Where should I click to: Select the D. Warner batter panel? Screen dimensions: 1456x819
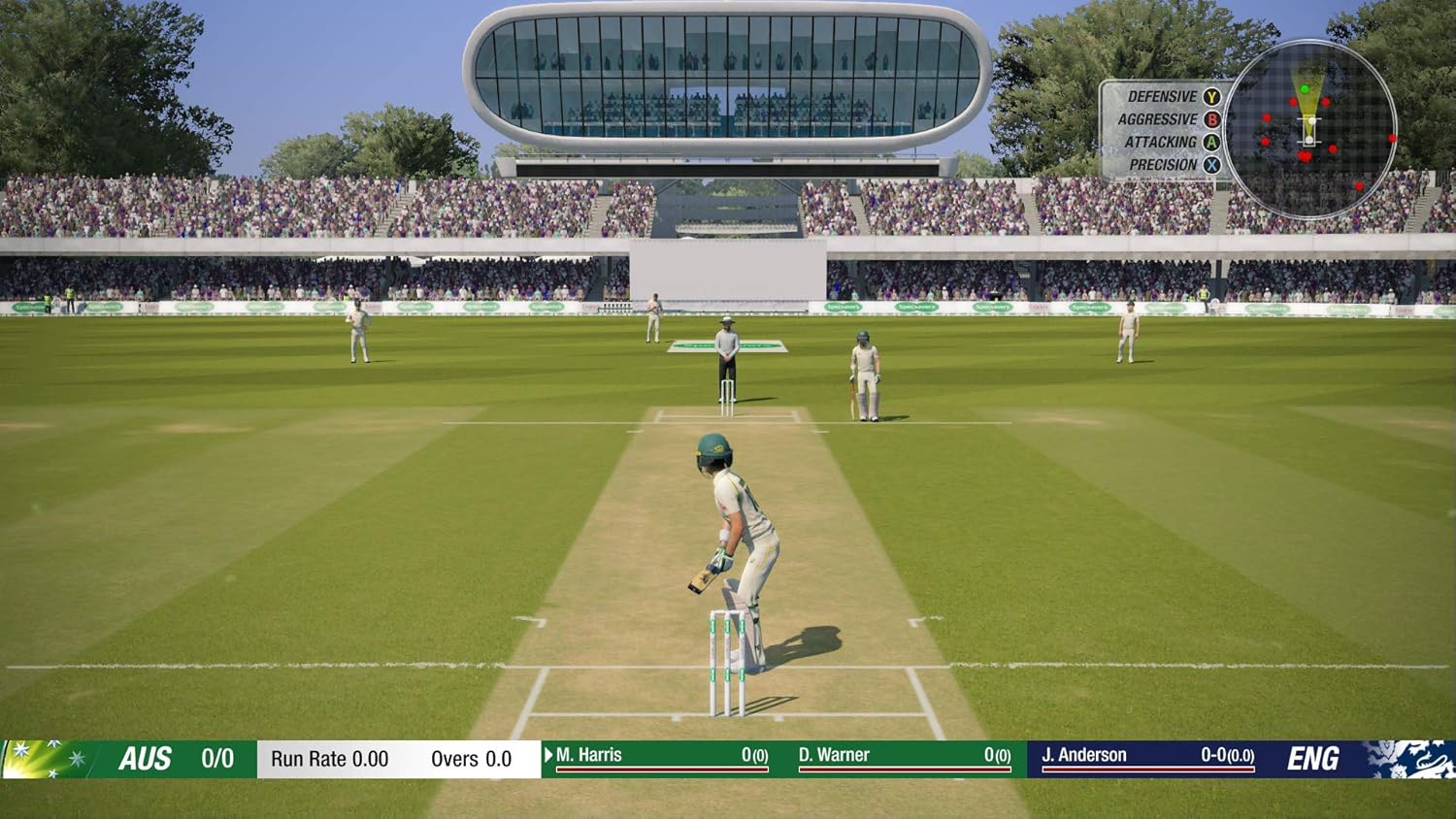tap(905, 757)
